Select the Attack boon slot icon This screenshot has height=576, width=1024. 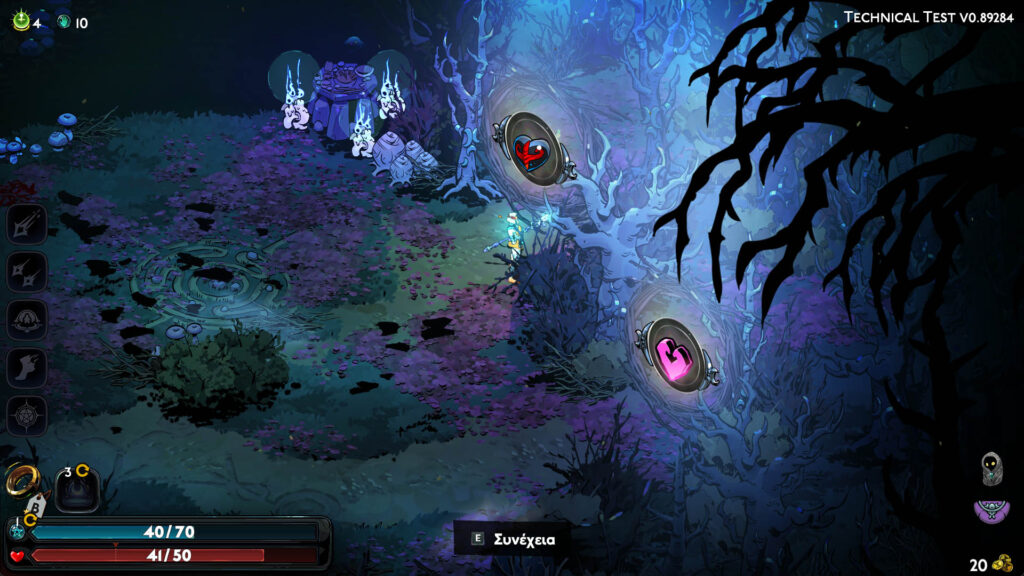26,223
